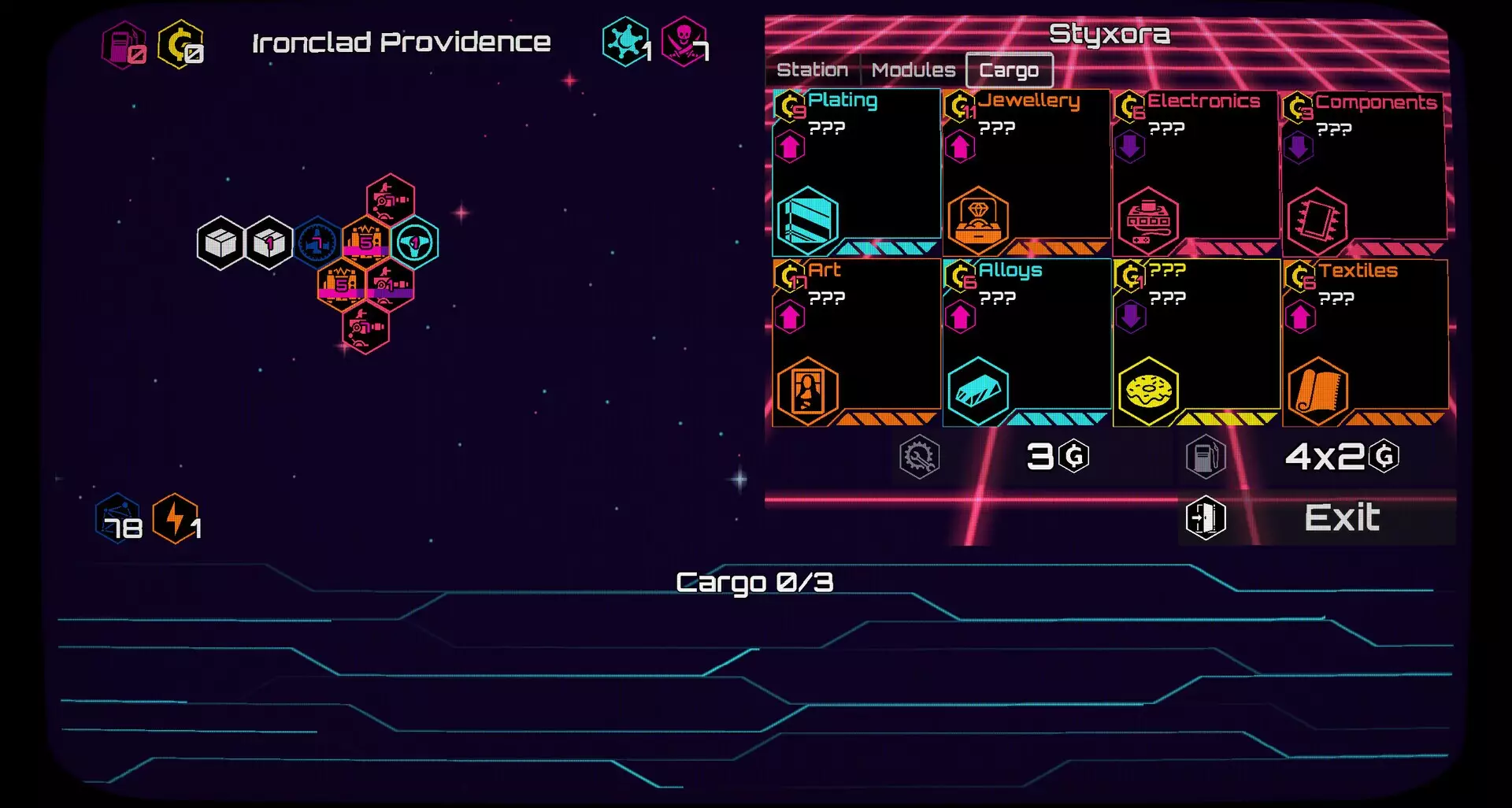Select the Jewellery cargo tile
Screen dimensions: 1512x808
coord(1026,172)
